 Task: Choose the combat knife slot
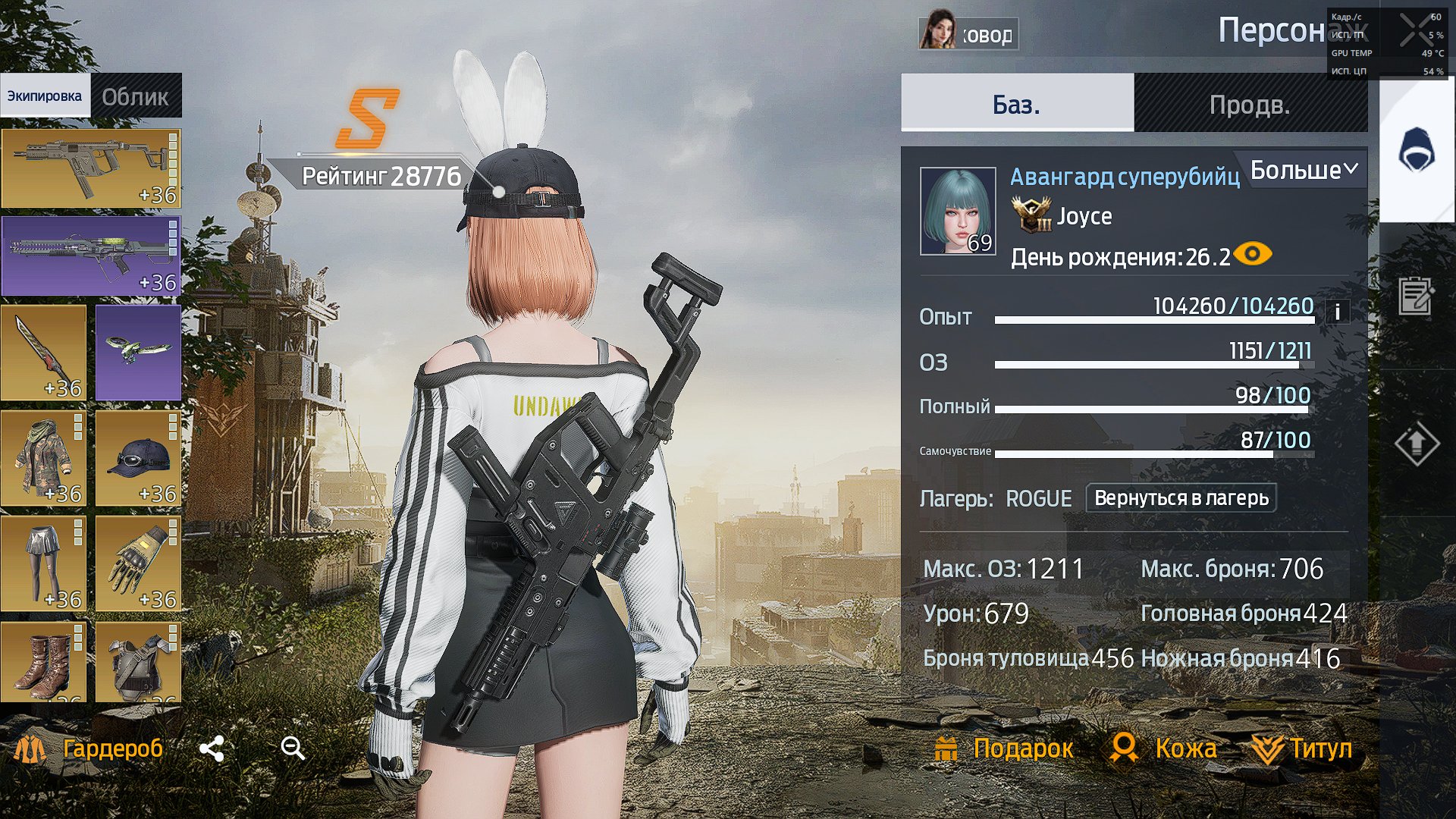44,353
